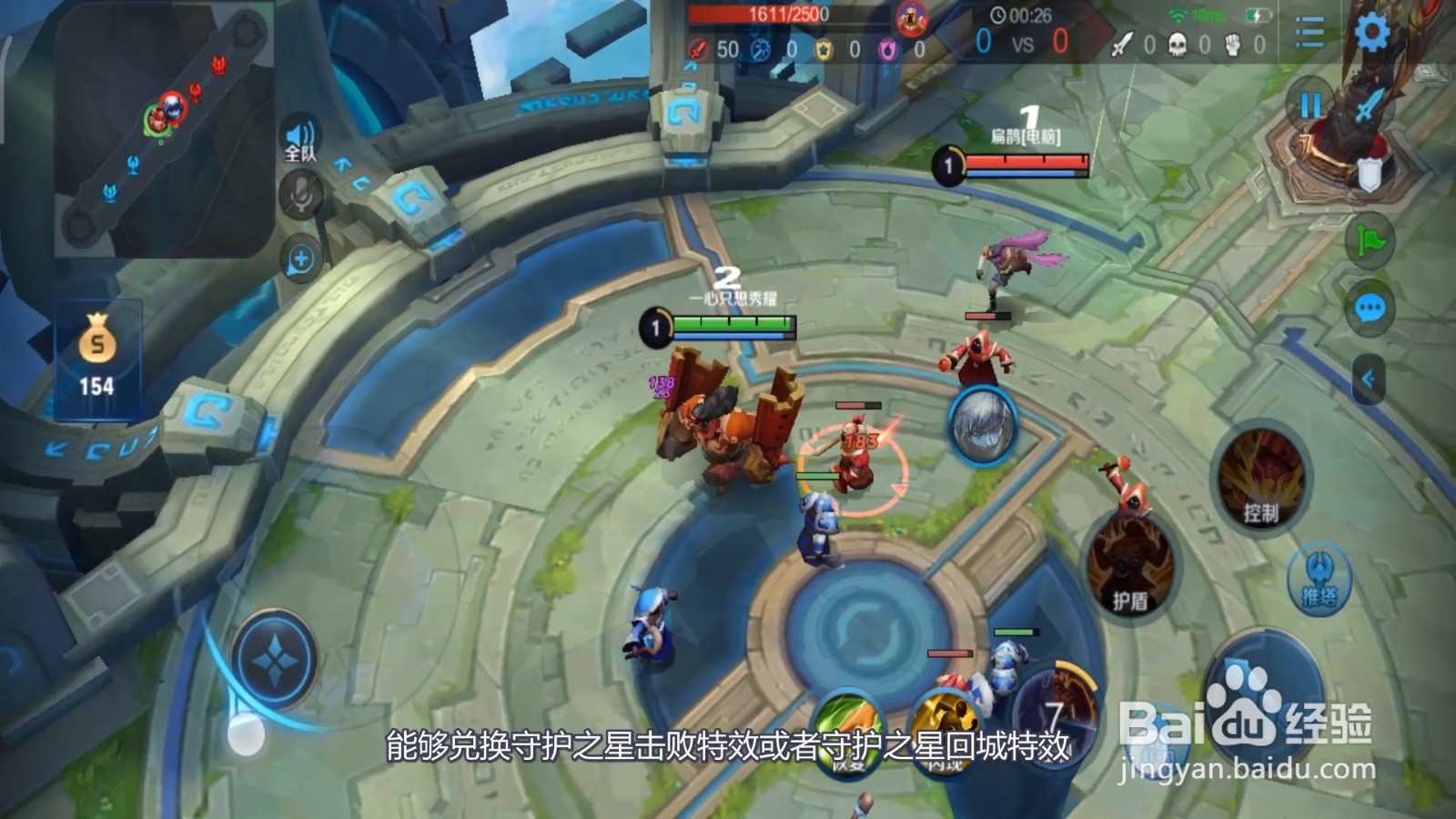Open the scoreboard list panel icon

click(x=1308, y=30)
